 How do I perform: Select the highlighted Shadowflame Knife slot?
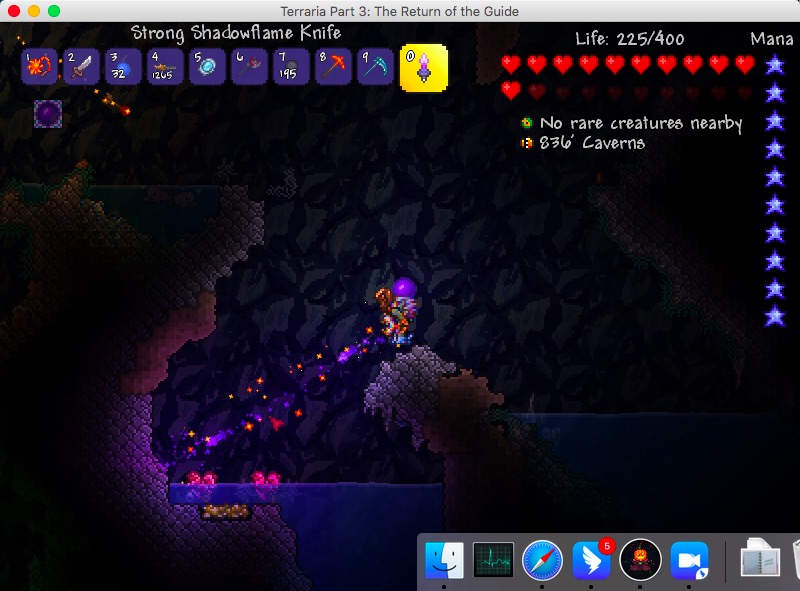[x=424, y=67]
